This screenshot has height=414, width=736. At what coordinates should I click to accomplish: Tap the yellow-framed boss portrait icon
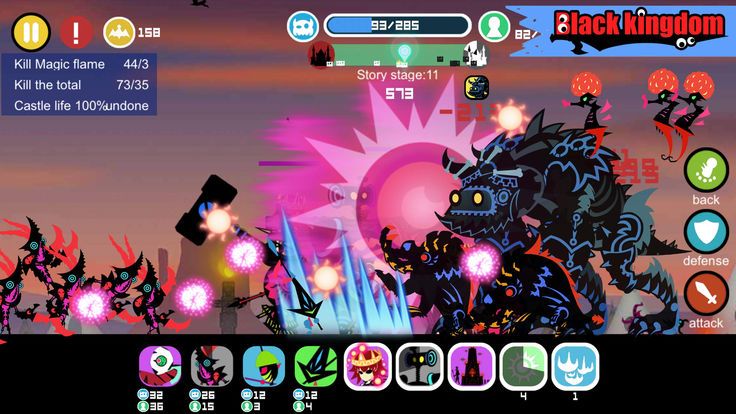point(476,87)
